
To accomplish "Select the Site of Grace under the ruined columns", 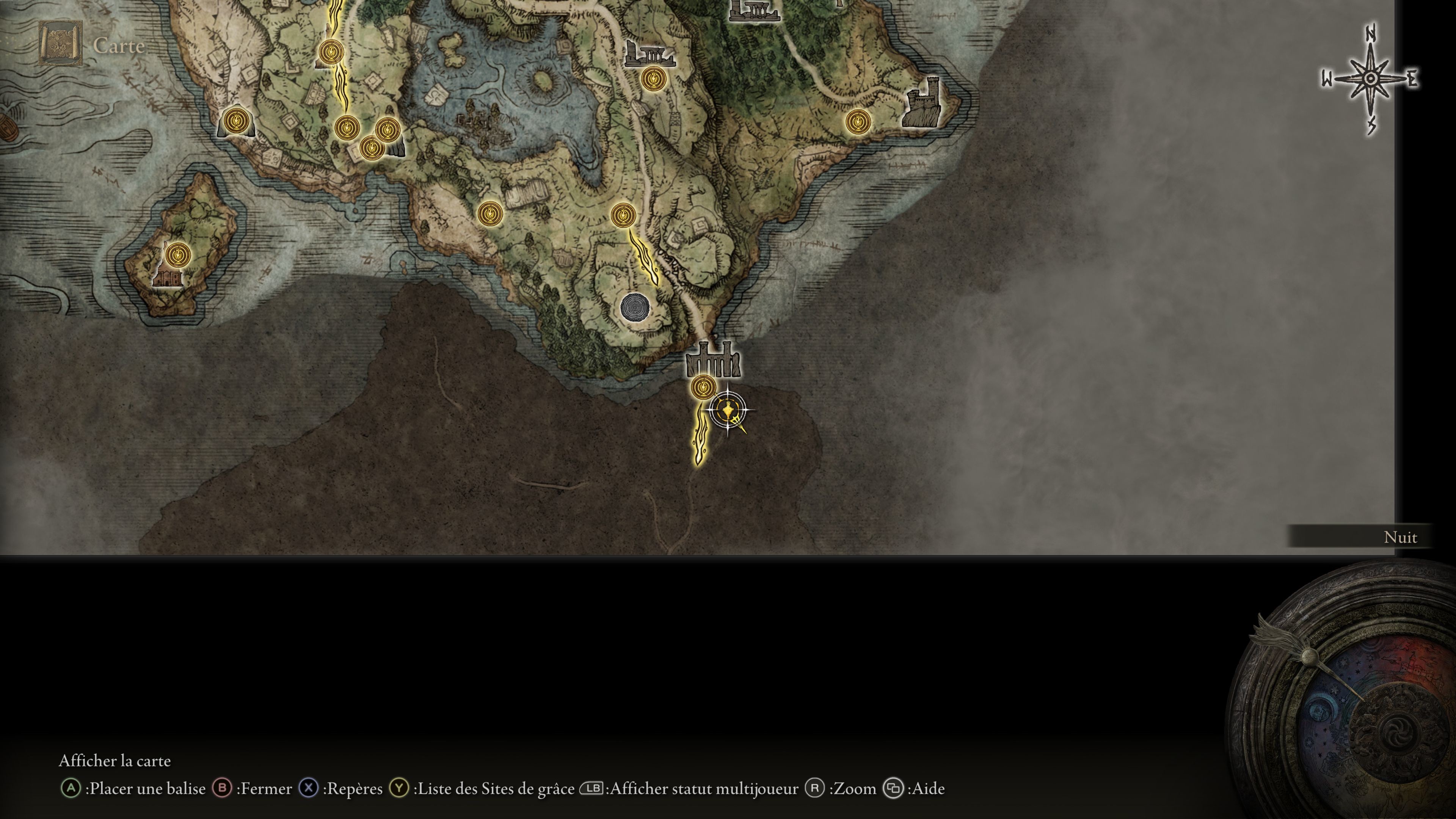I will click(x=653, y=78).
